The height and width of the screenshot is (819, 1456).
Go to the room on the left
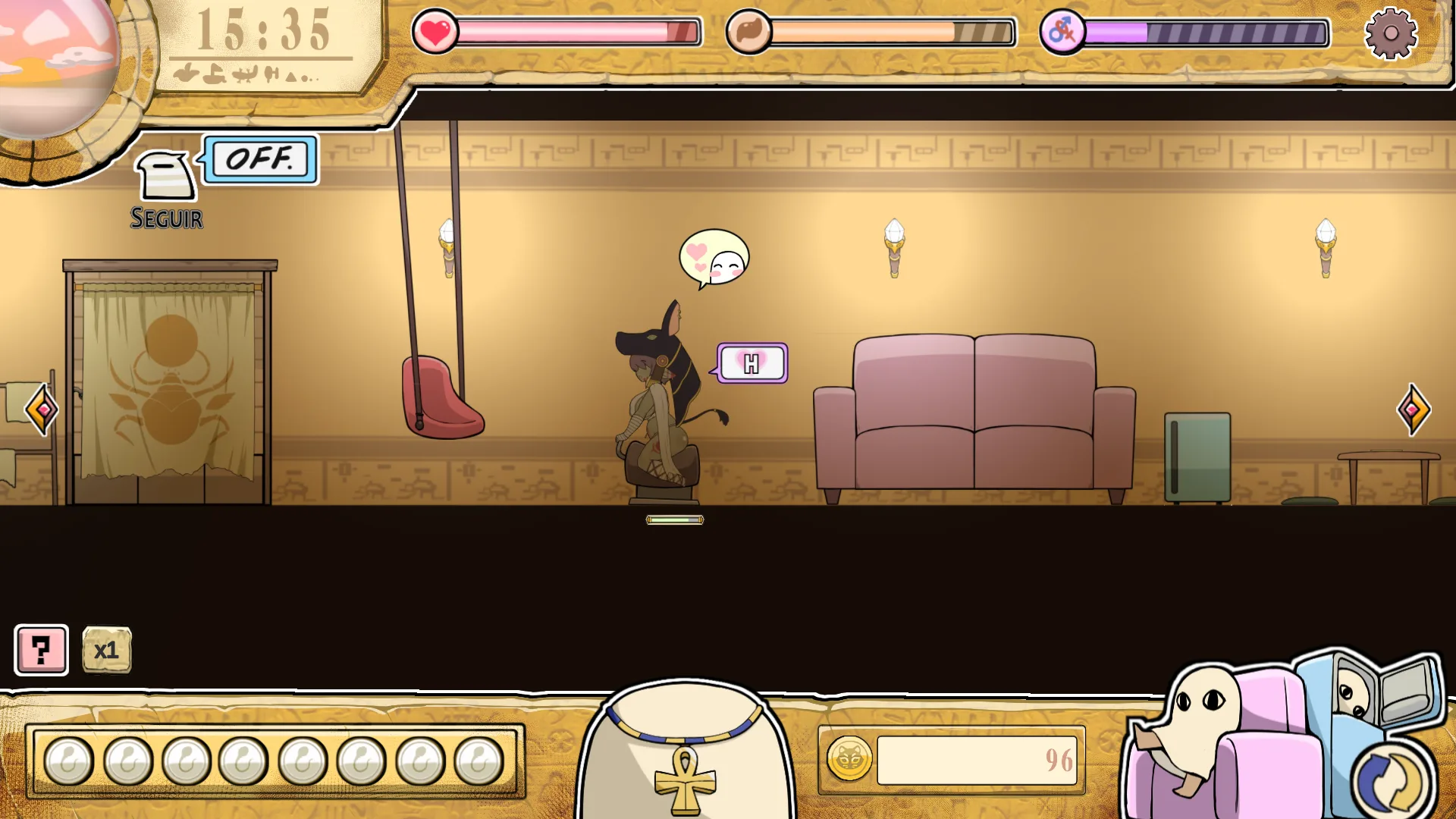click(x=42, y=409)
